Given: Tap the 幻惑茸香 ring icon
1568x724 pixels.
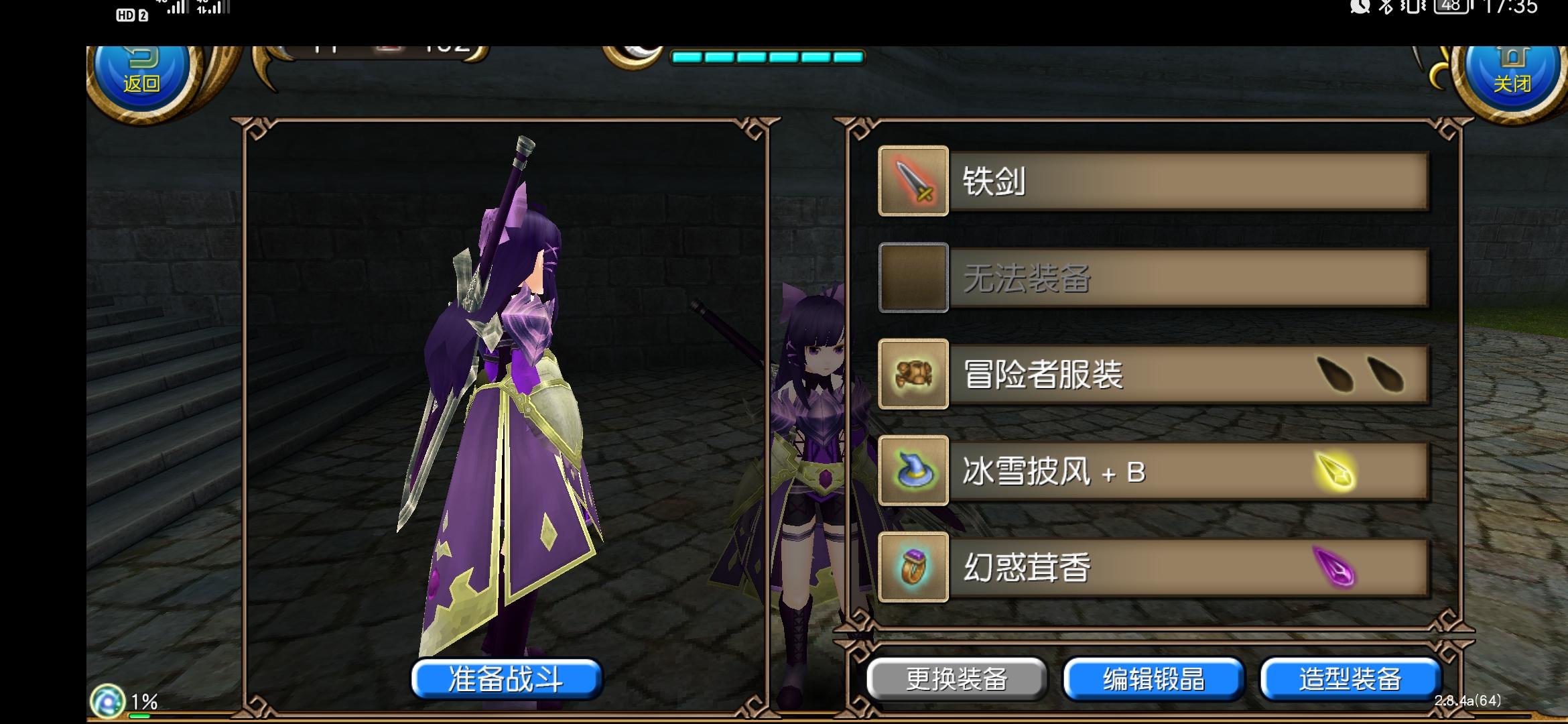Looking at the screenshot, I should pos(913,566).
